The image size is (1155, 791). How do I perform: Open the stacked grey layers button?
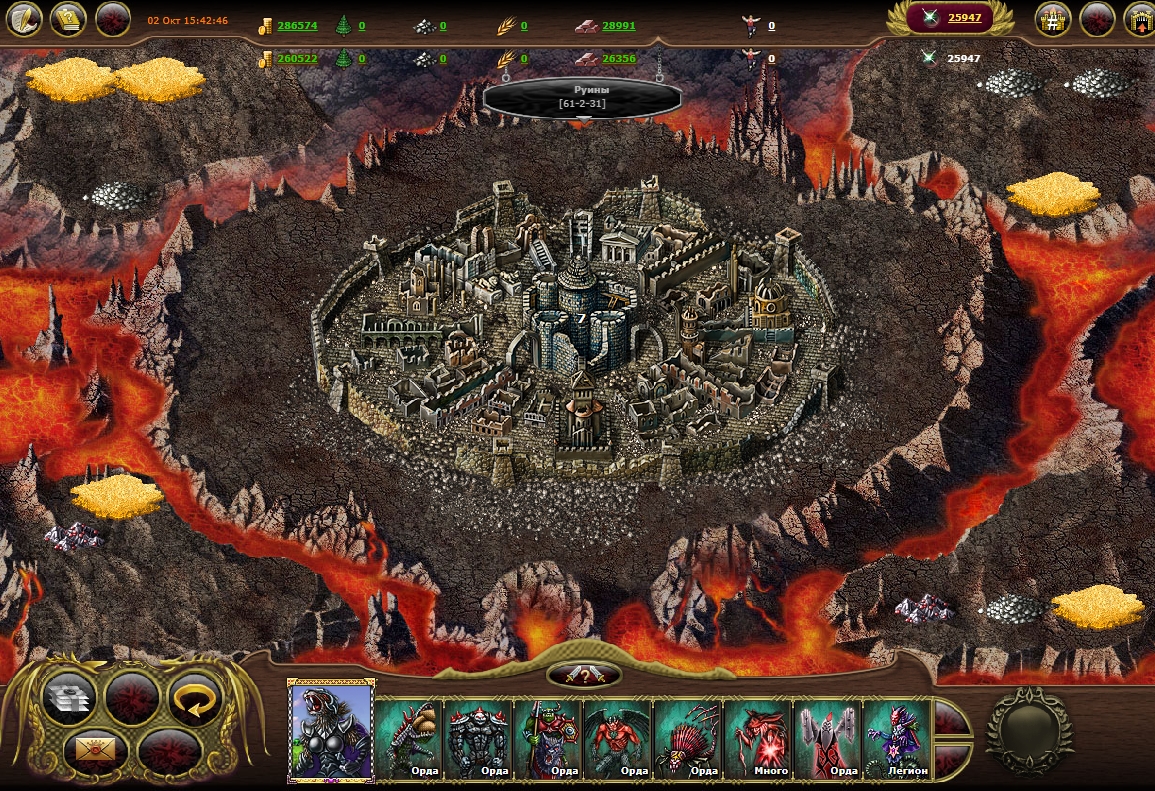pos(70,698)
